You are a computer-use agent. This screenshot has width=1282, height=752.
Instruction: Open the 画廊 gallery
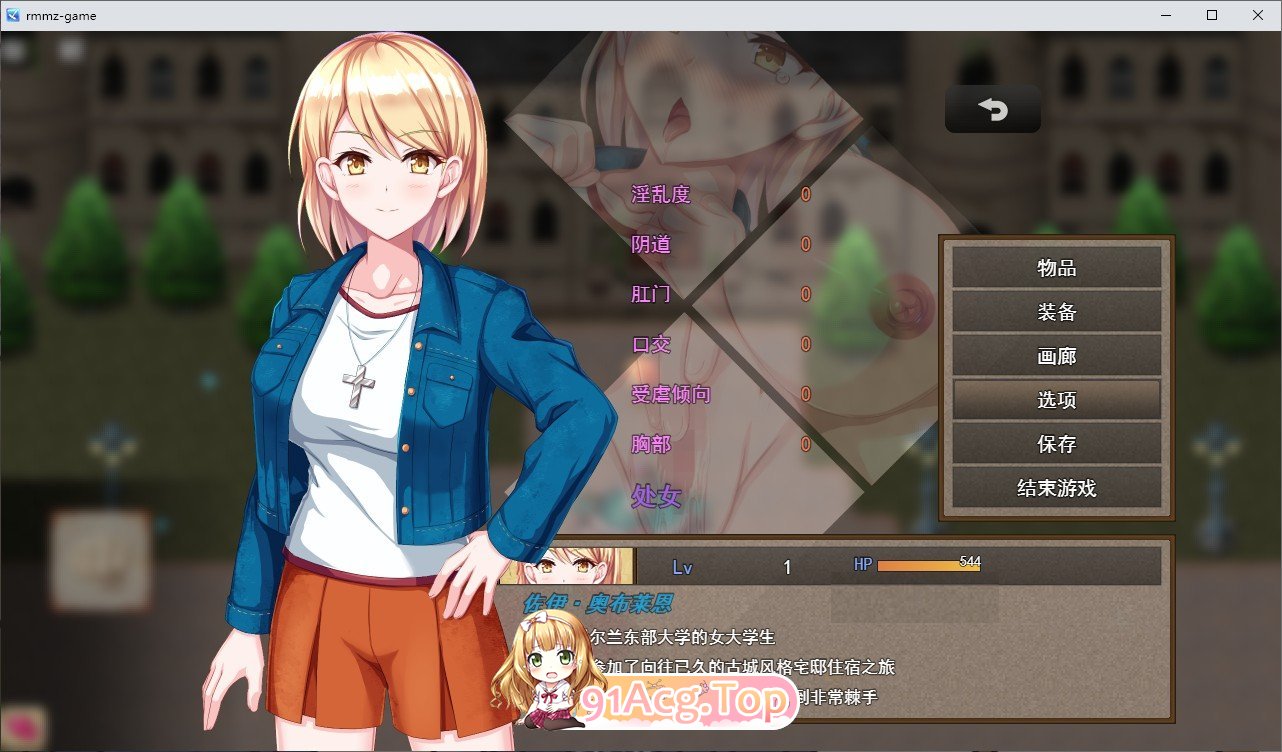[1056, 356]
